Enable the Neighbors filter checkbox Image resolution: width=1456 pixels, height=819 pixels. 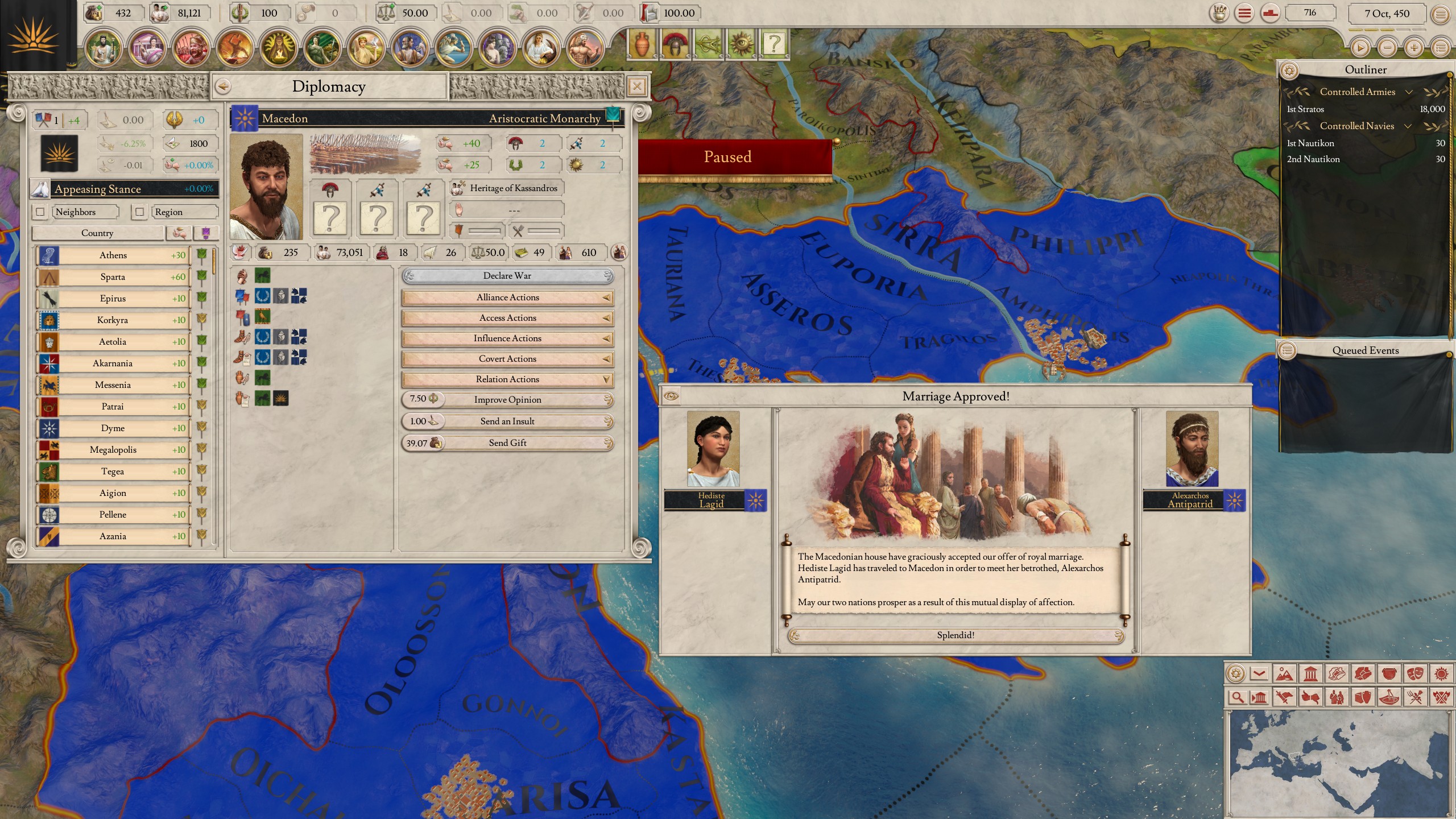point(40,212)
